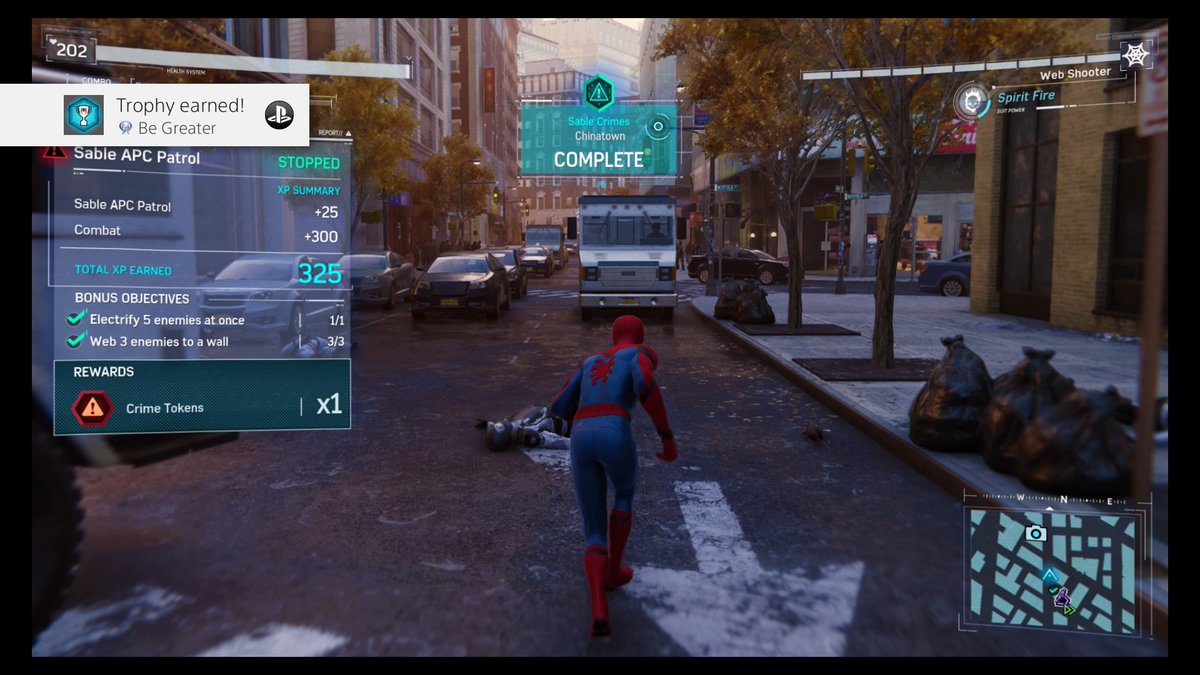Click the hexagonal crime marker above the banner
Screen dimensions: 1200x675
coord(598,93)
